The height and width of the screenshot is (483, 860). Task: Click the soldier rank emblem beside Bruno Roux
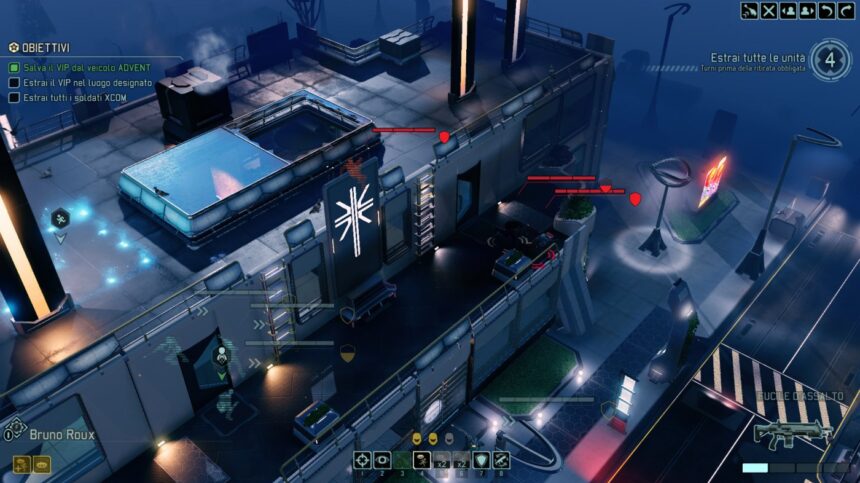coord(9,433)
